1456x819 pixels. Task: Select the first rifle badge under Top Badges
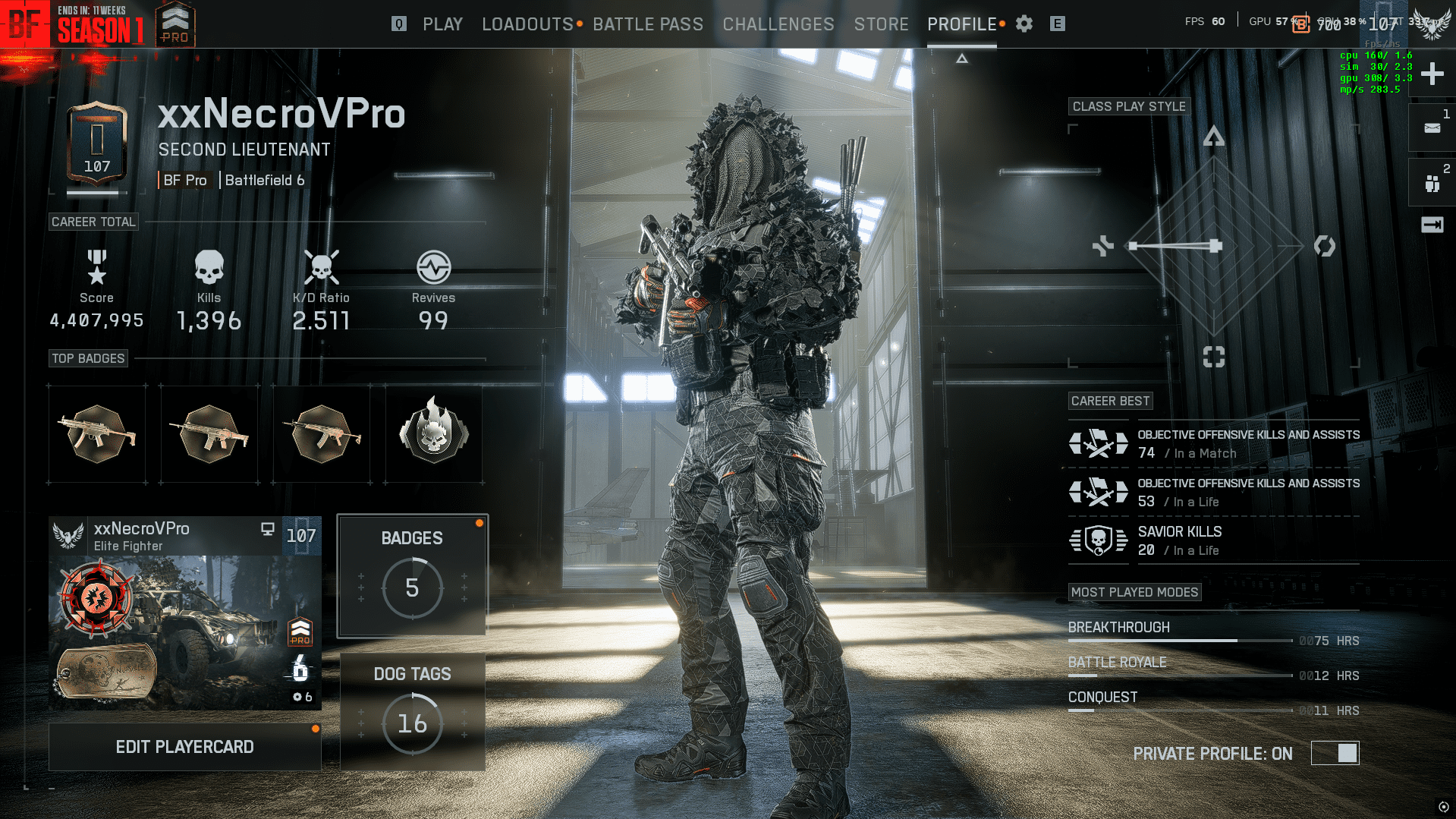pos(97,433)
